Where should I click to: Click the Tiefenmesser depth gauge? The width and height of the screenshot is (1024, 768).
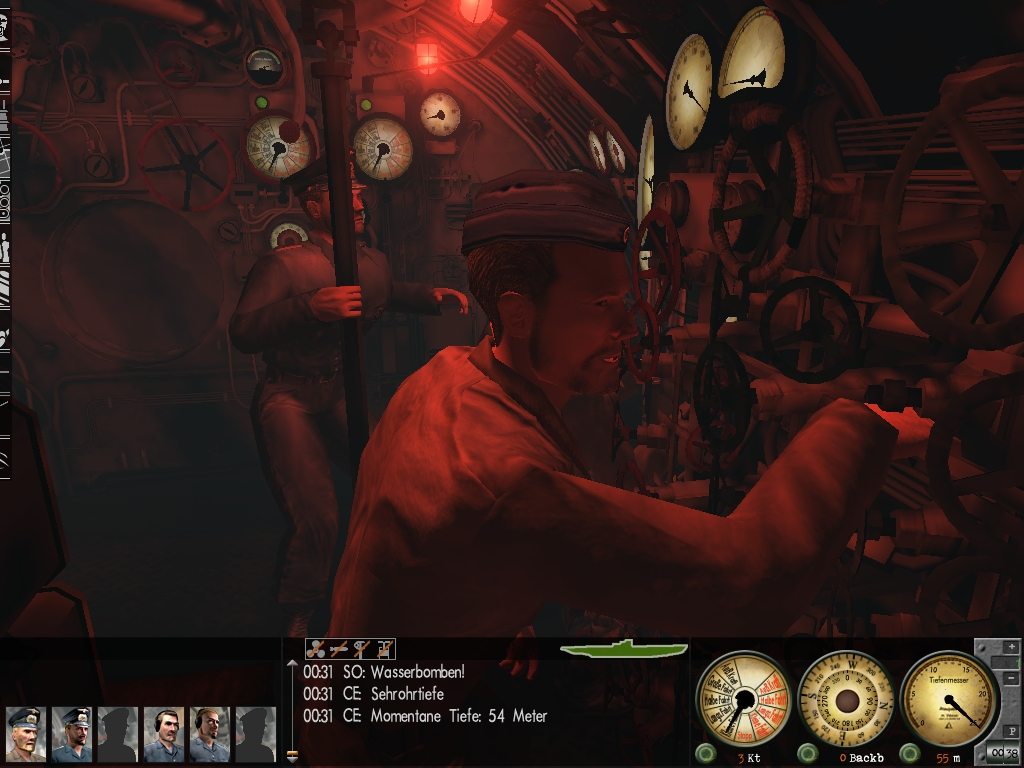point(949,697)
